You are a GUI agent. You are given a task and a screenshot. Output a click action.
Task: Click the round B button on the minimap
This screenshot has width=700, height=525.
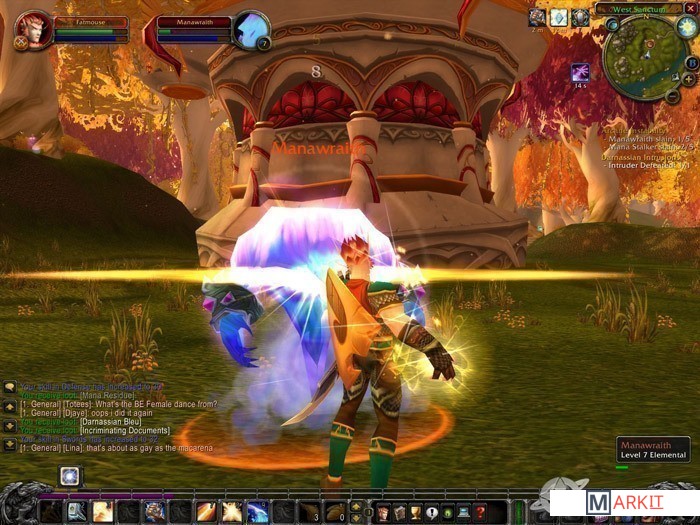click(x=691, y=62)
